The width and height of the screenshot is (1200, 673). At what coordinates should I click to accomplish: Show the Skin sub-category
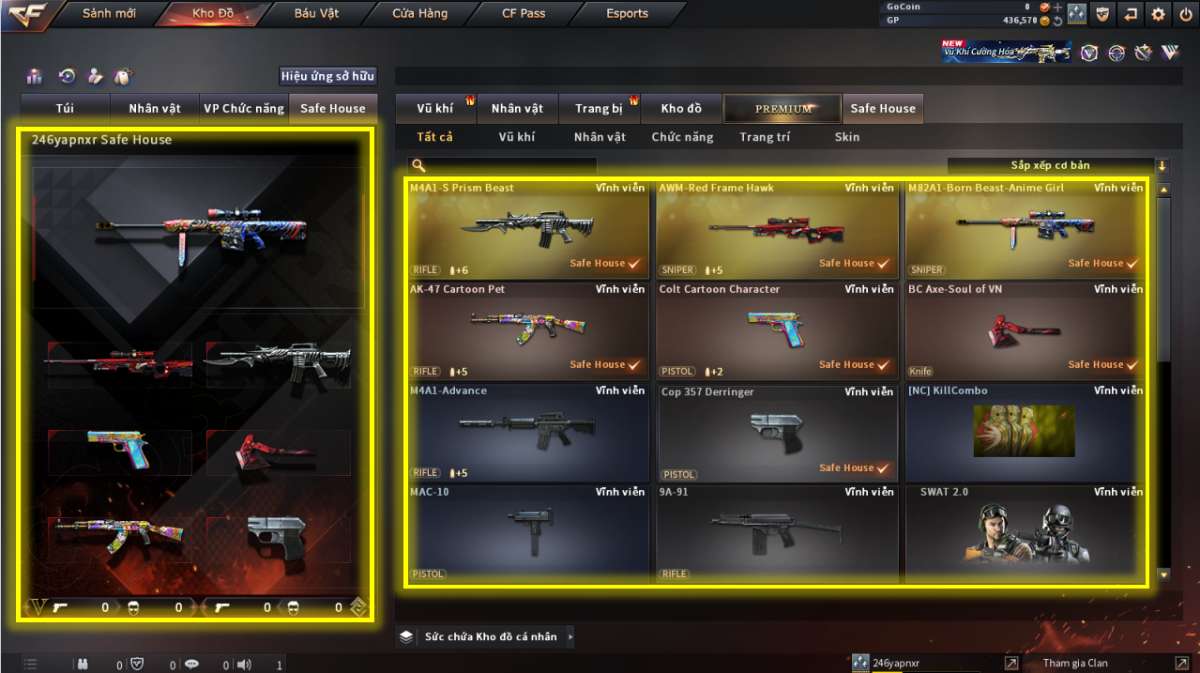[x=847, y=137]
